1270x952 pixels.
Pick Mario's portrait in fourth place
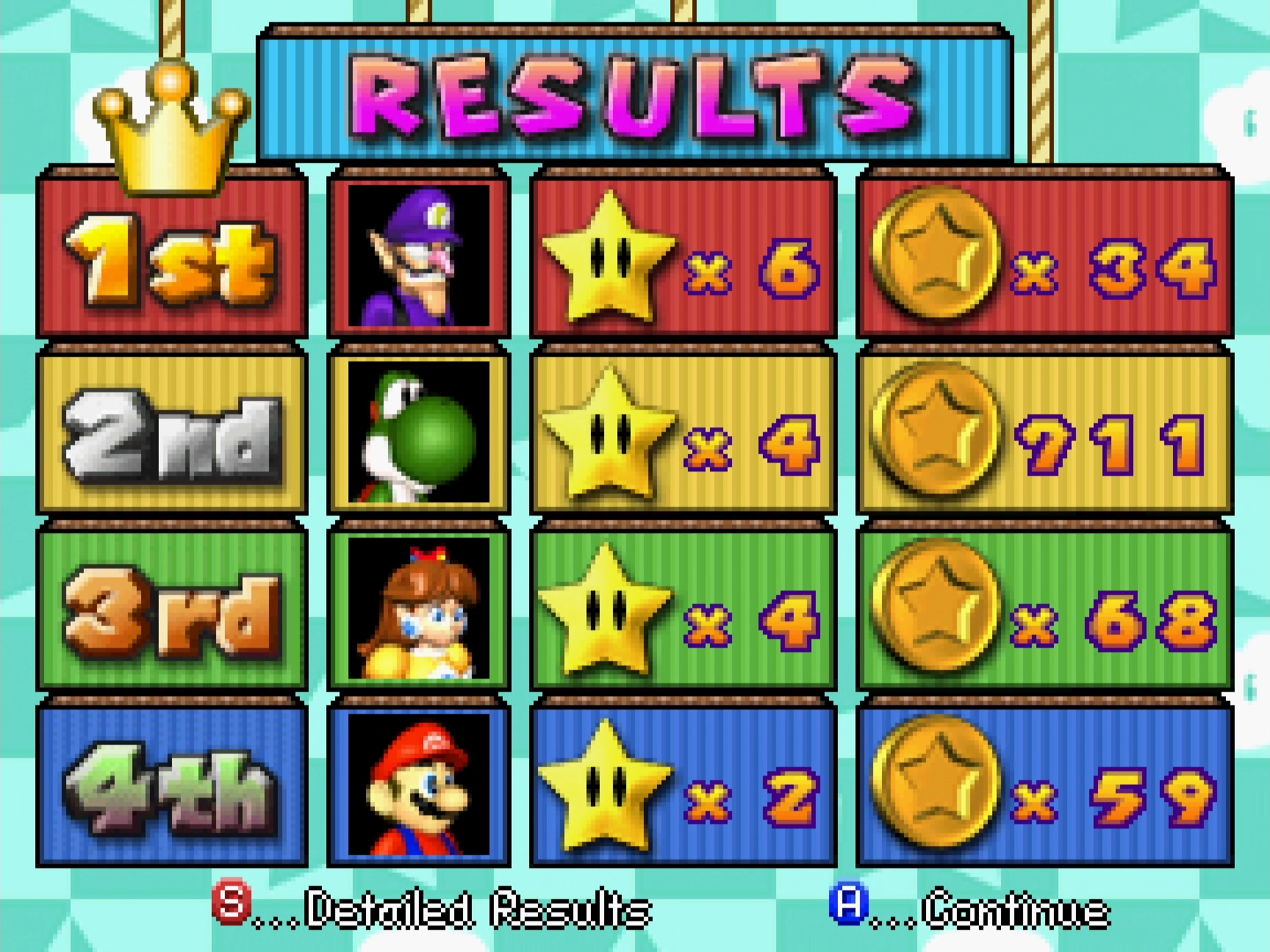tap(418, 784)
